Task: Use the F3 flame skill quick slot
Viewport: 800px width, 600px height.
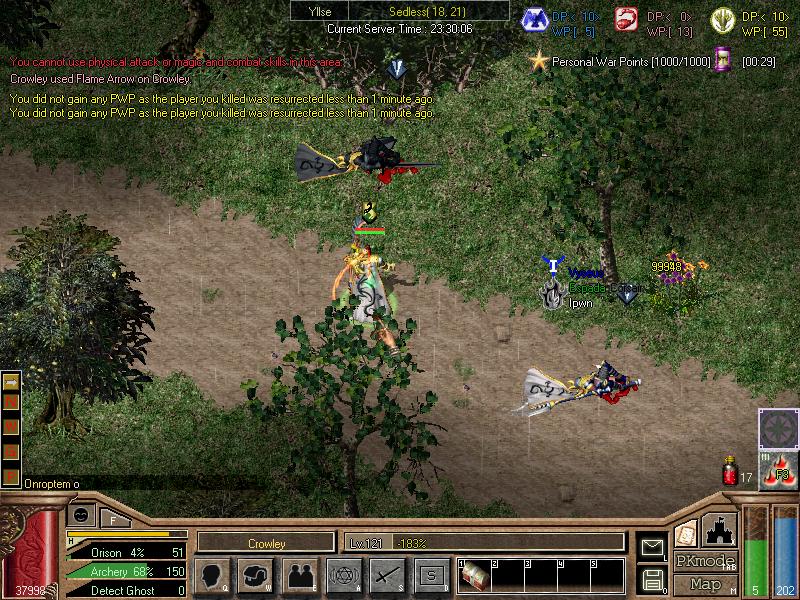Action: (x=776, y=470)
